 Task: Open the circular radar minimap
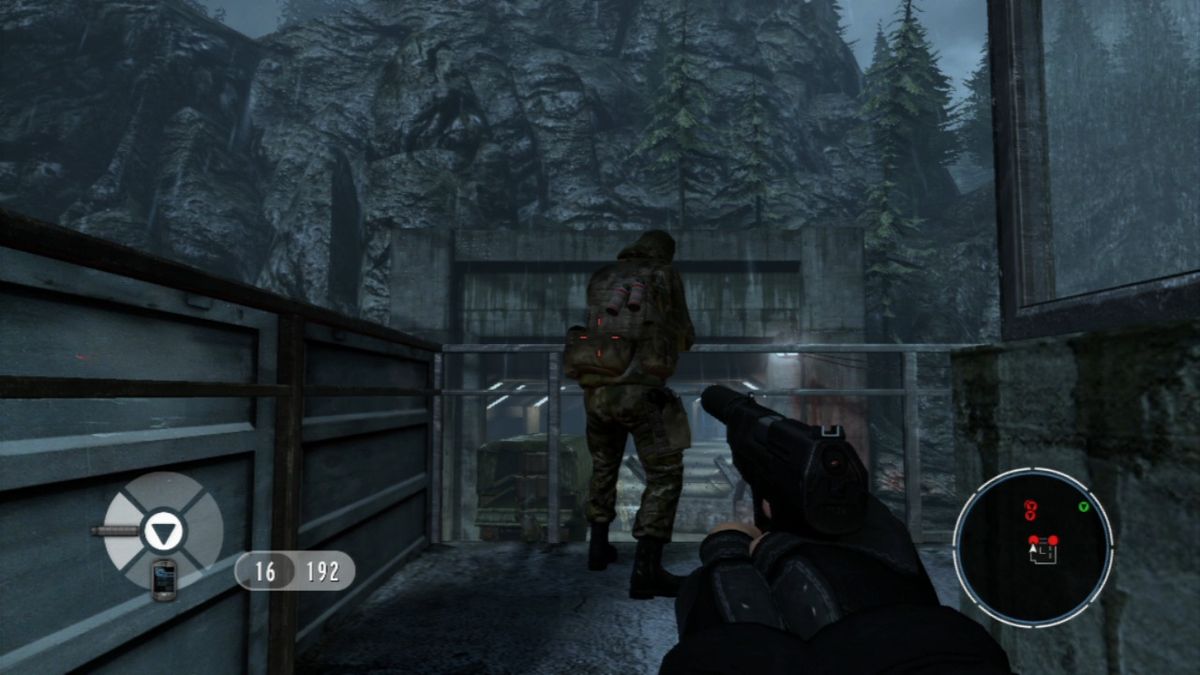pos(1032,546)
